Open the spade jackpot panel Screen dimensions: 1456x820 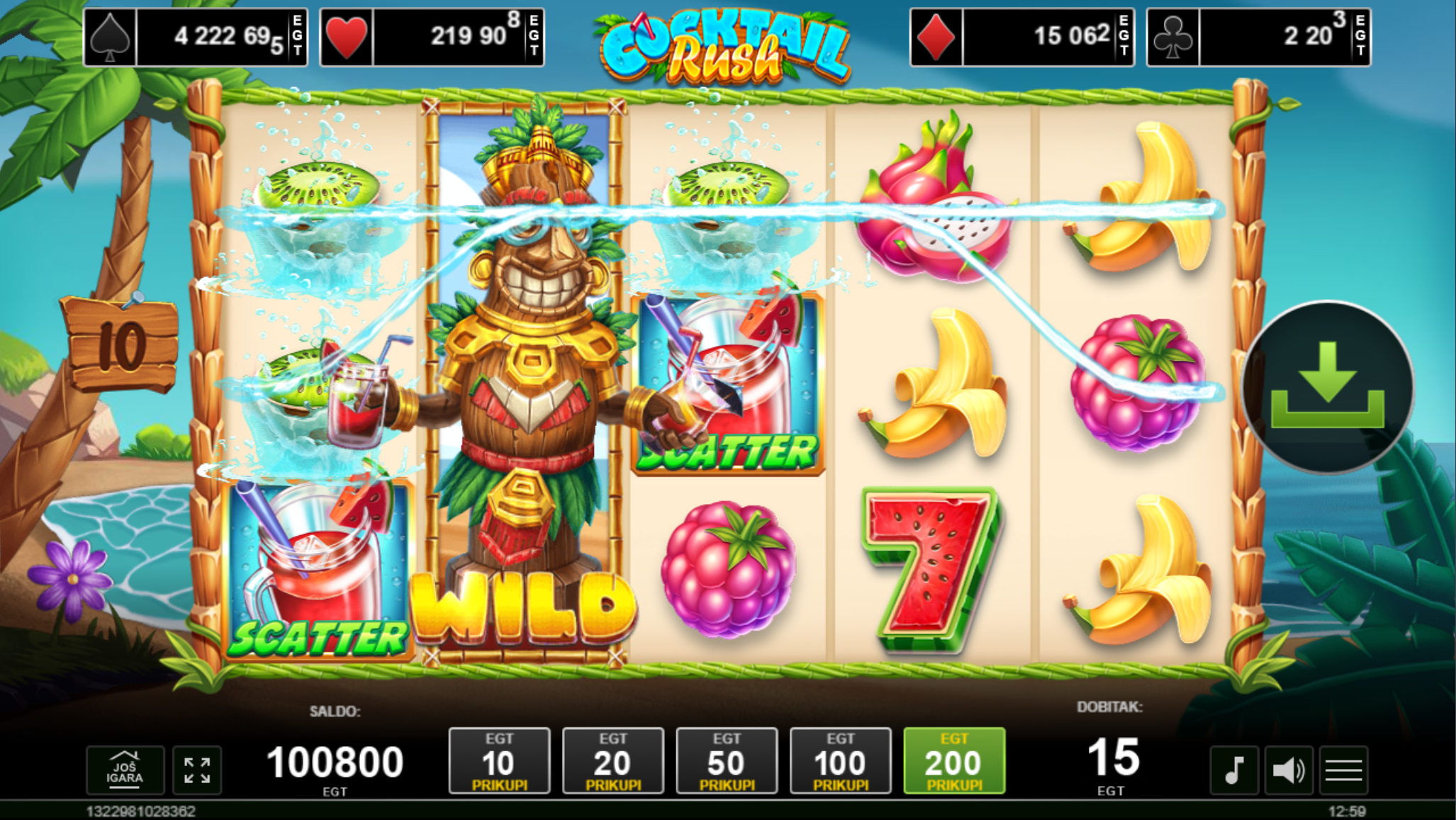[196, 37]
